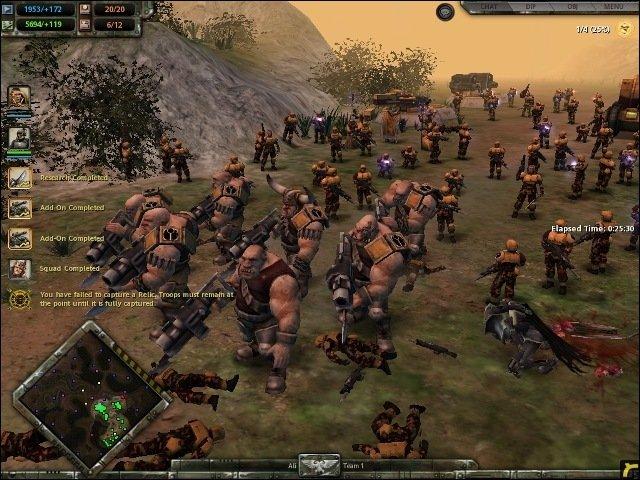Select the armored unit portrait below the commander
The image size is (640, 480).
click(x=18, y=137)
